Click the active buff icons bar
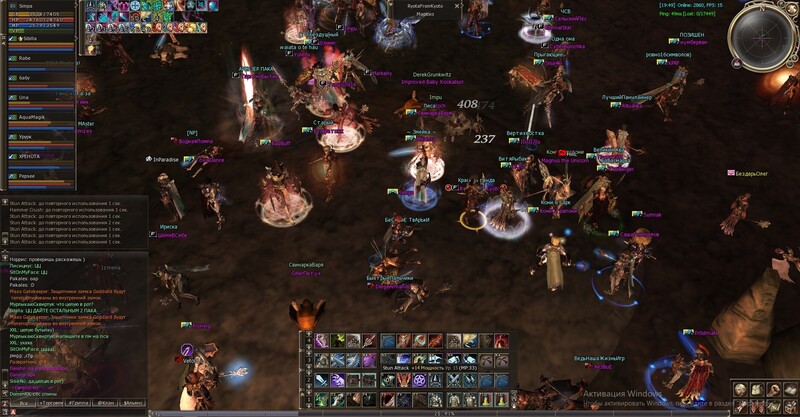This screenshot has width=800, height=417. coord(130,16)
